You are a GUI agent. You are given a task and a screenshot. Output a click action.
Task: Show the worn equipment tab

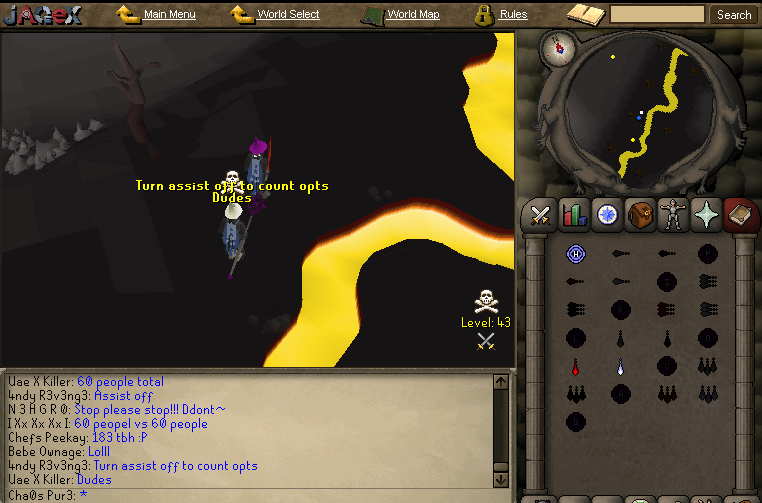tap(673, 214)
